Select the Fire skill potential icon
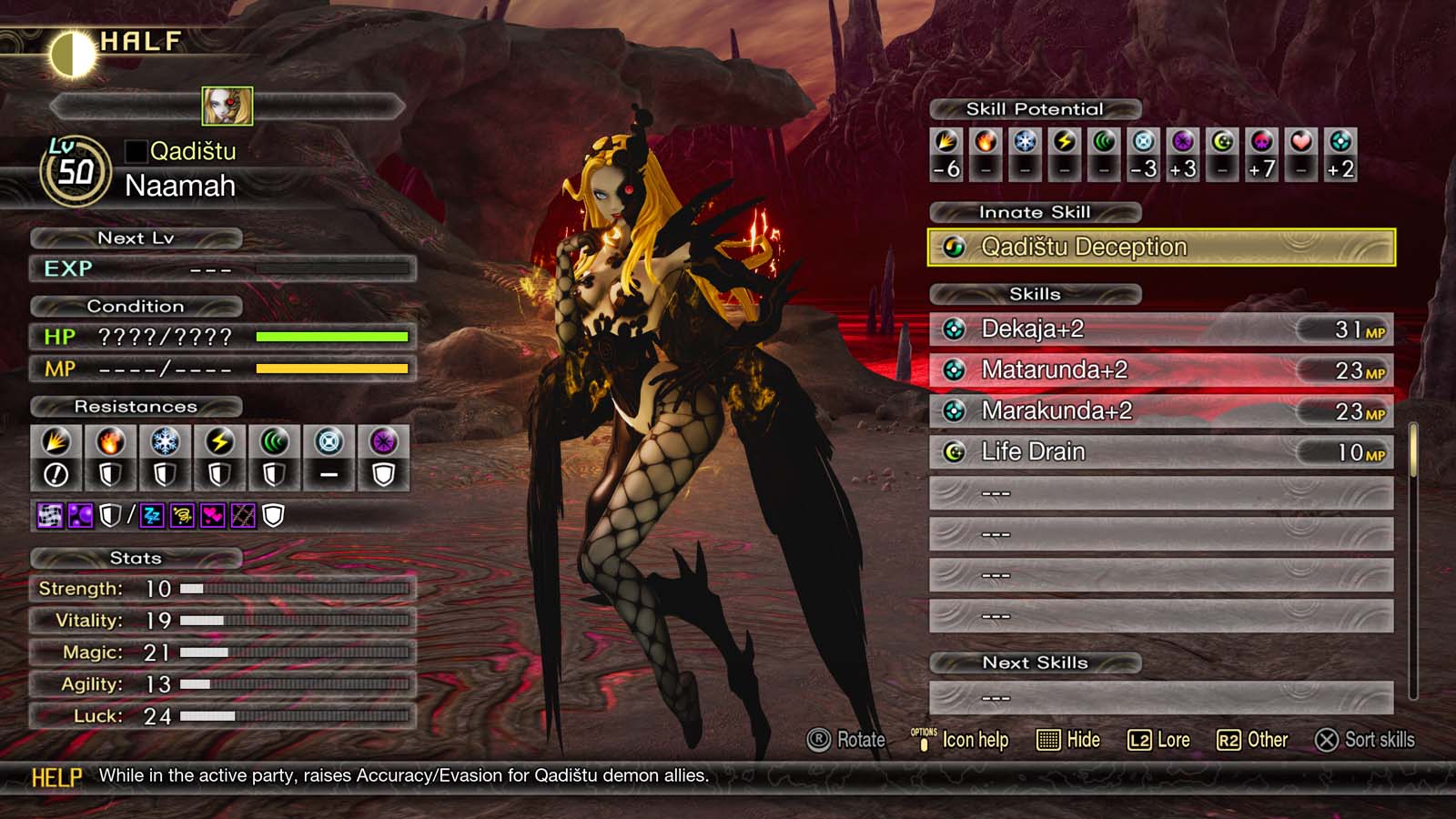The image size is (1456, 819). pyautogui.click(x=984, y=146)
